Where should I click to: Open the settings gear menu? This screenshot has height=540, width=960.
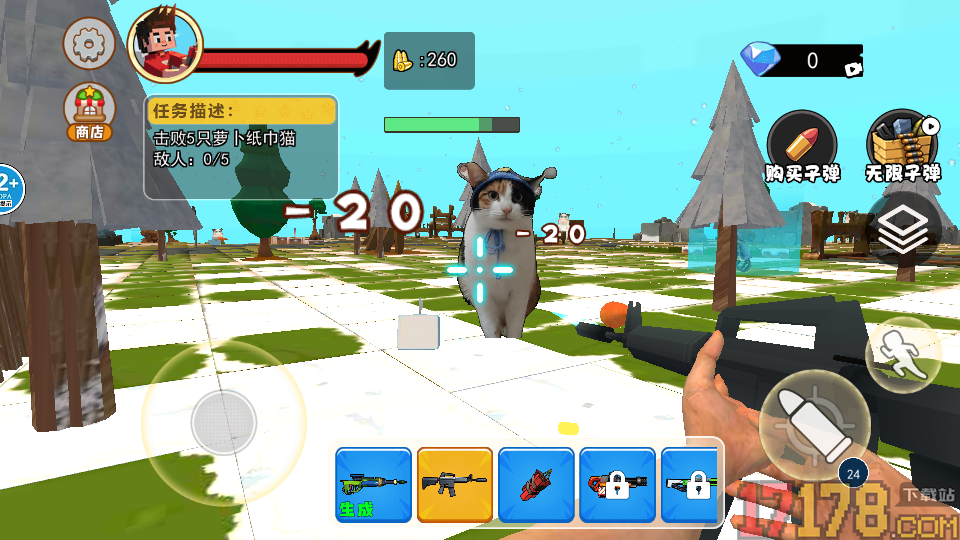coord(89,43)
